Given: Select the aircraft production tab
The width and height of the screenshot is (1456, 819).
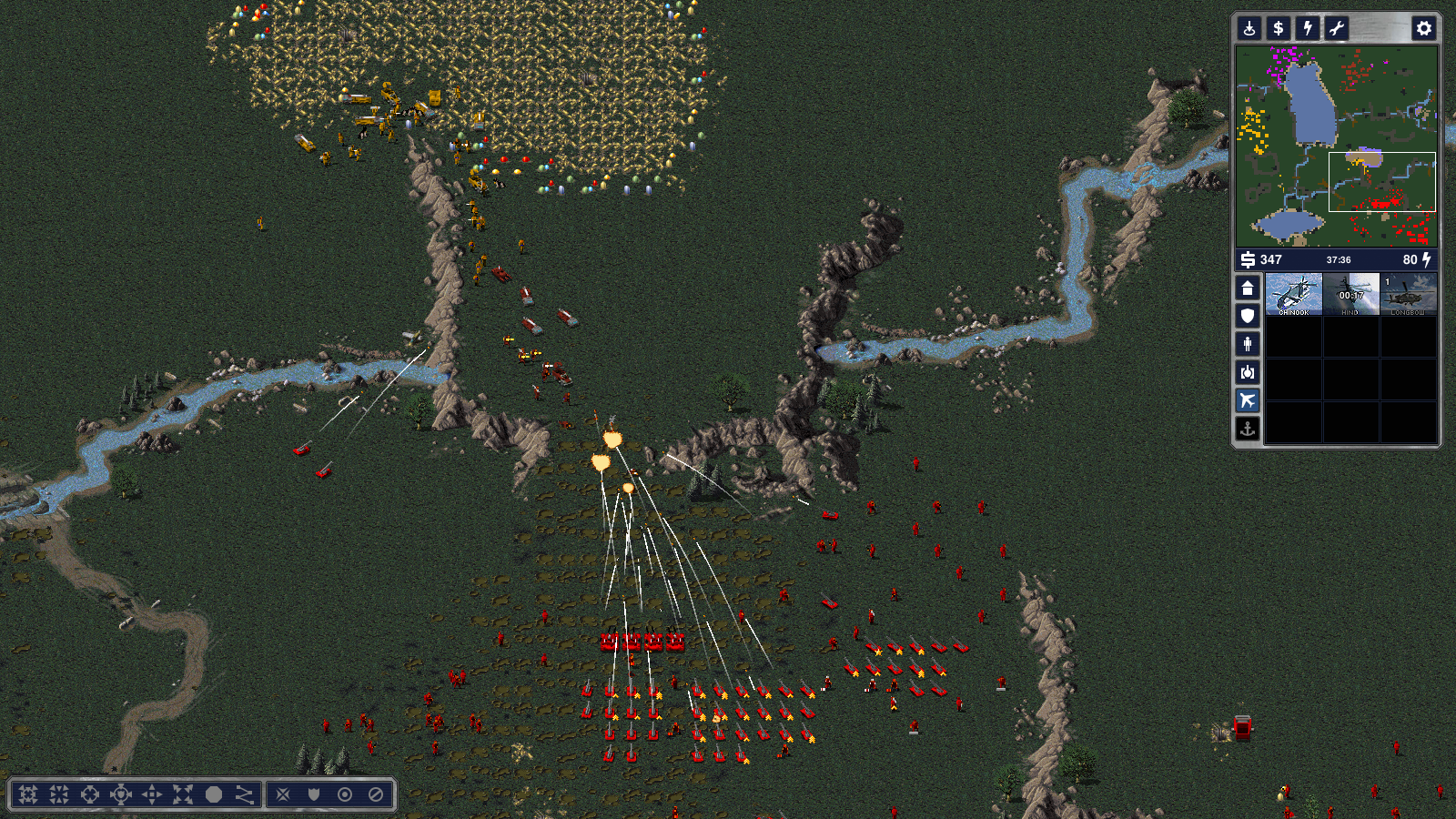Looking at the screenshot, I should (x=1248, y=400).
